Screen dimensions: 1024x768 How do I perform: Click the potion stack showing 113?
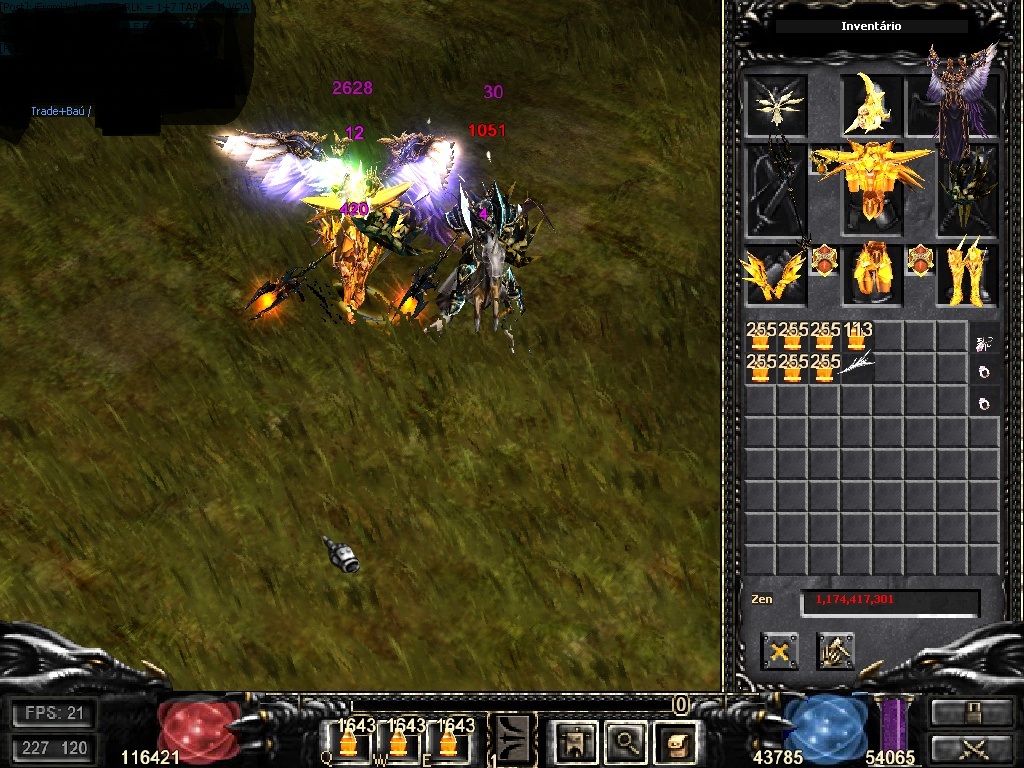pos(857,337)
